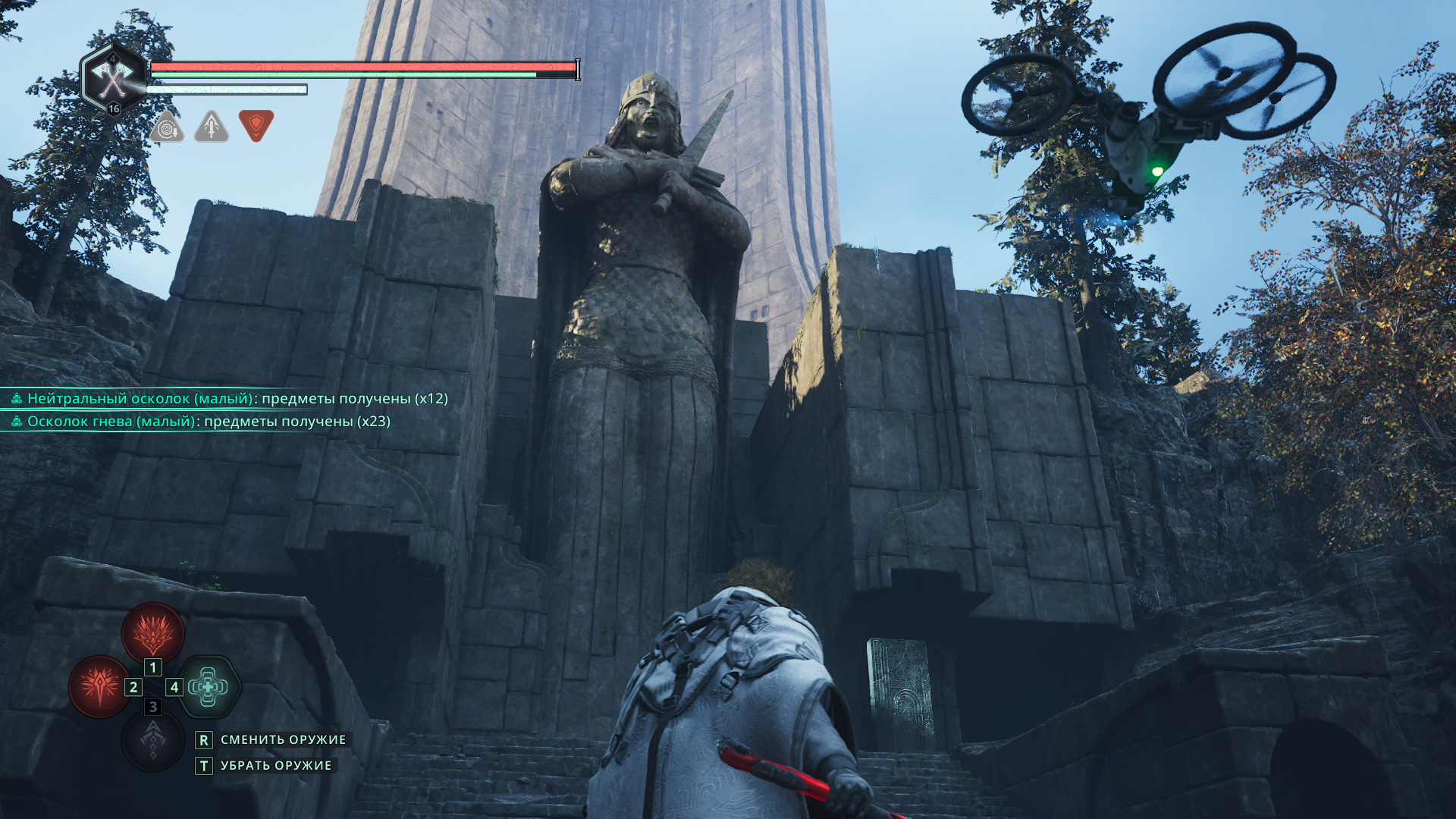
Task: Click the crossed axes weapon emblem
Action: point(113,78)
